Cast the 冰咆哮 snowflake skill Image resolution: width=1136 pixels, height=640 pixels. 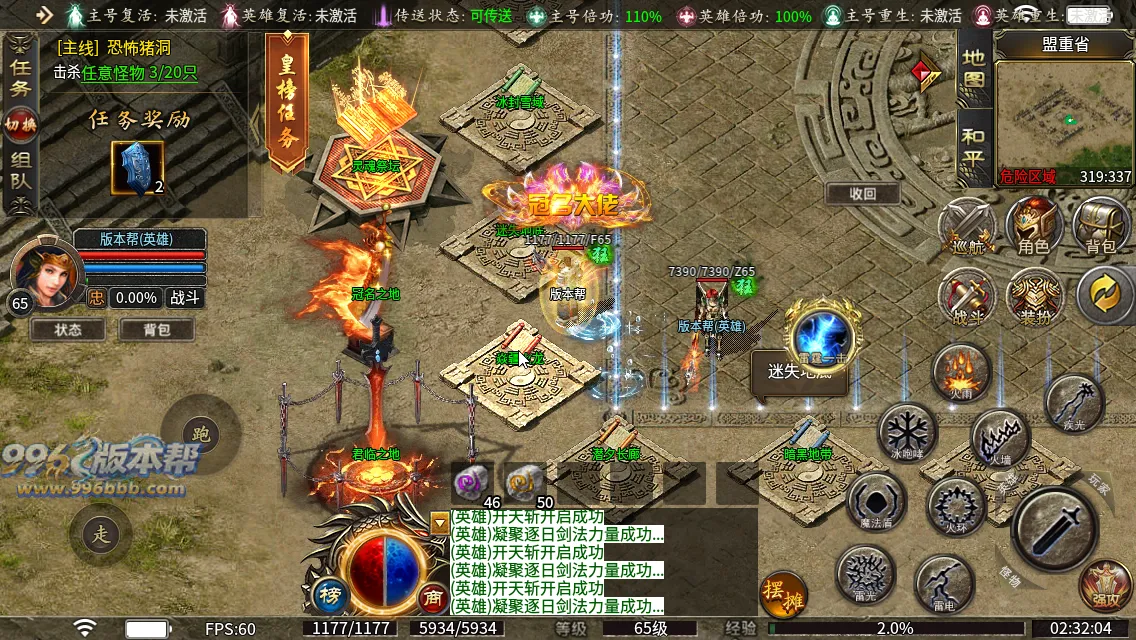[x=907, y=434]
